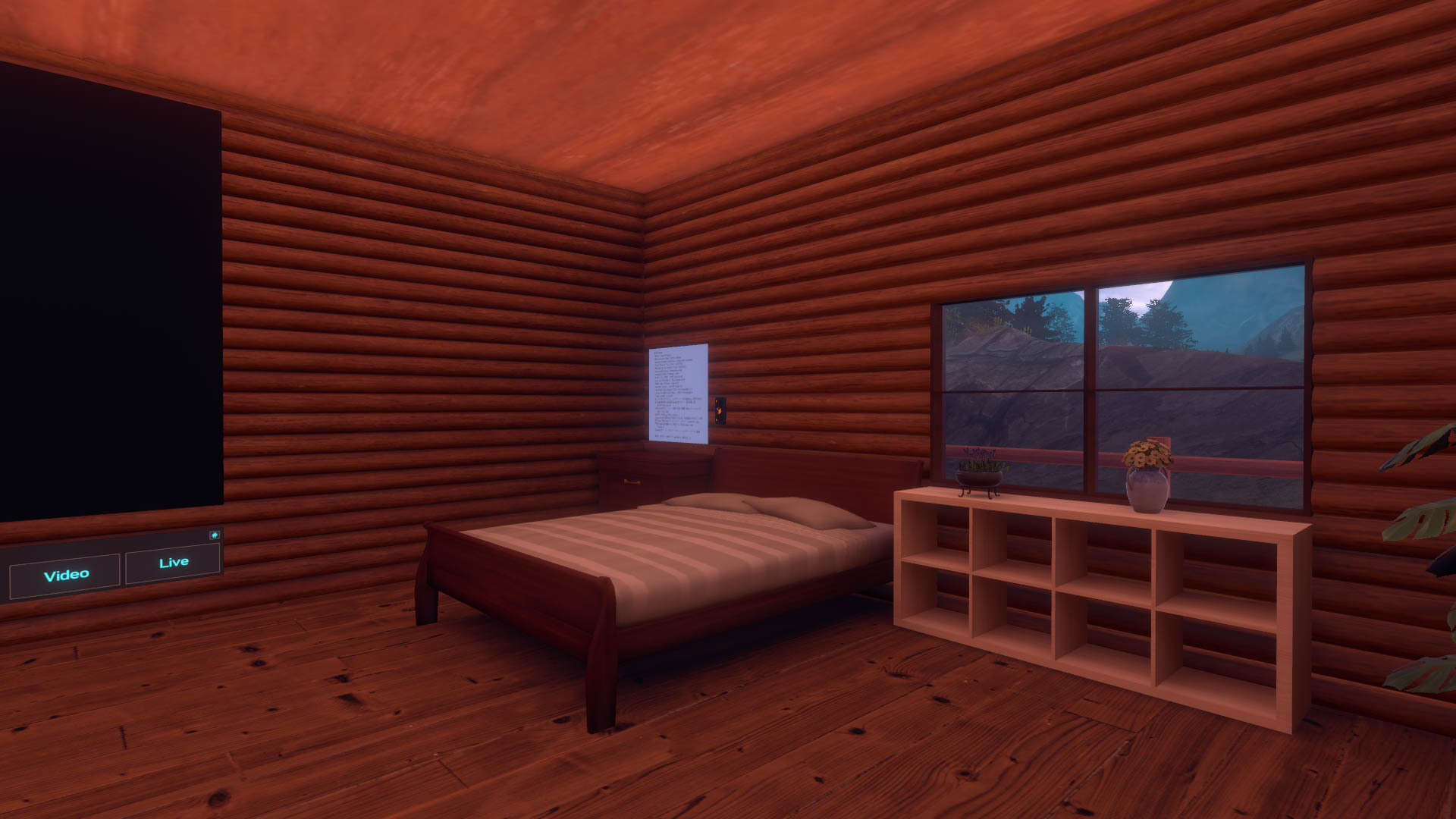Click the # icon on the media panel
This screenshot has height=819, width=1456.
216,536
